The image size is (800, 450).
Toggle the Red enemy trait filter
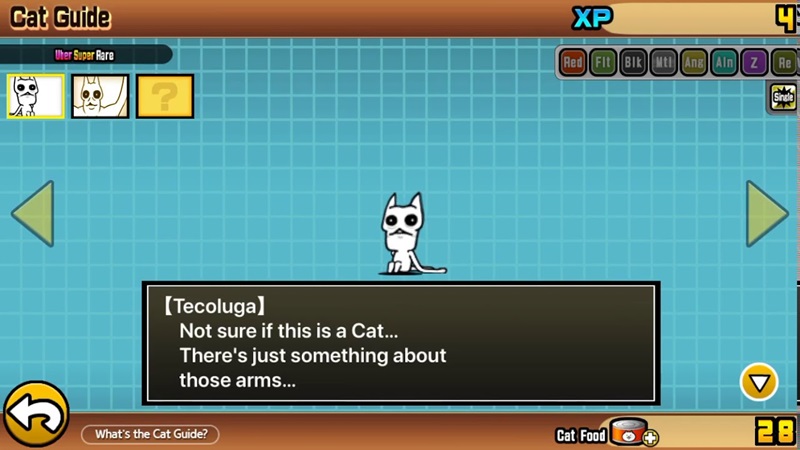(573, 63)
